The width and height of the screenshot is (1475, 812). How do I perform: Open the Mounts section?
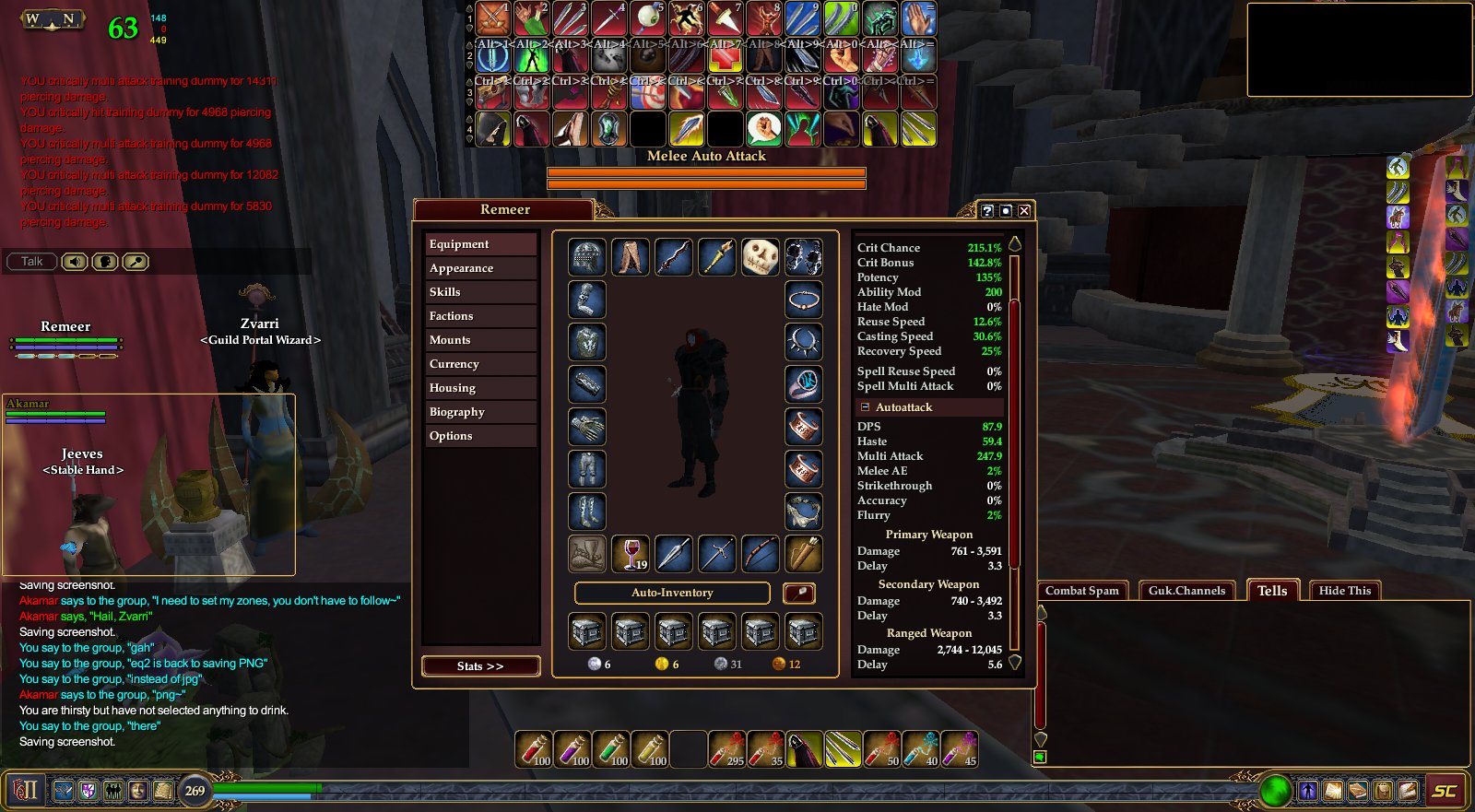point(480,340)
